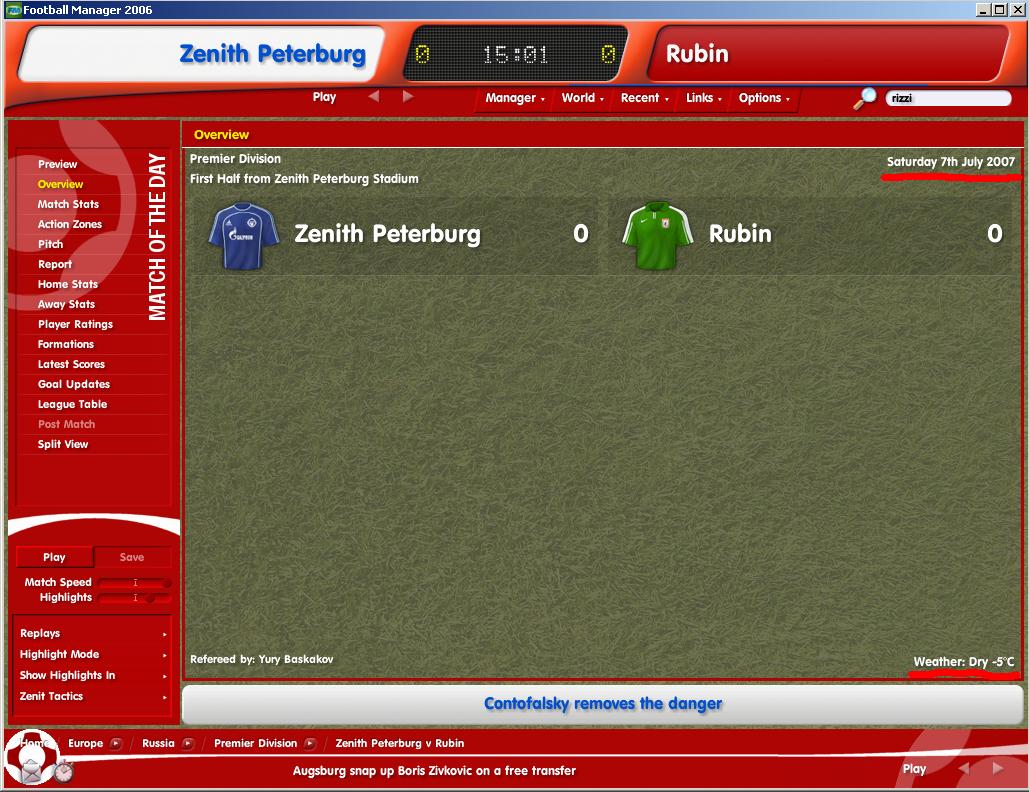Show the Formations screen

tap(66, 344)
